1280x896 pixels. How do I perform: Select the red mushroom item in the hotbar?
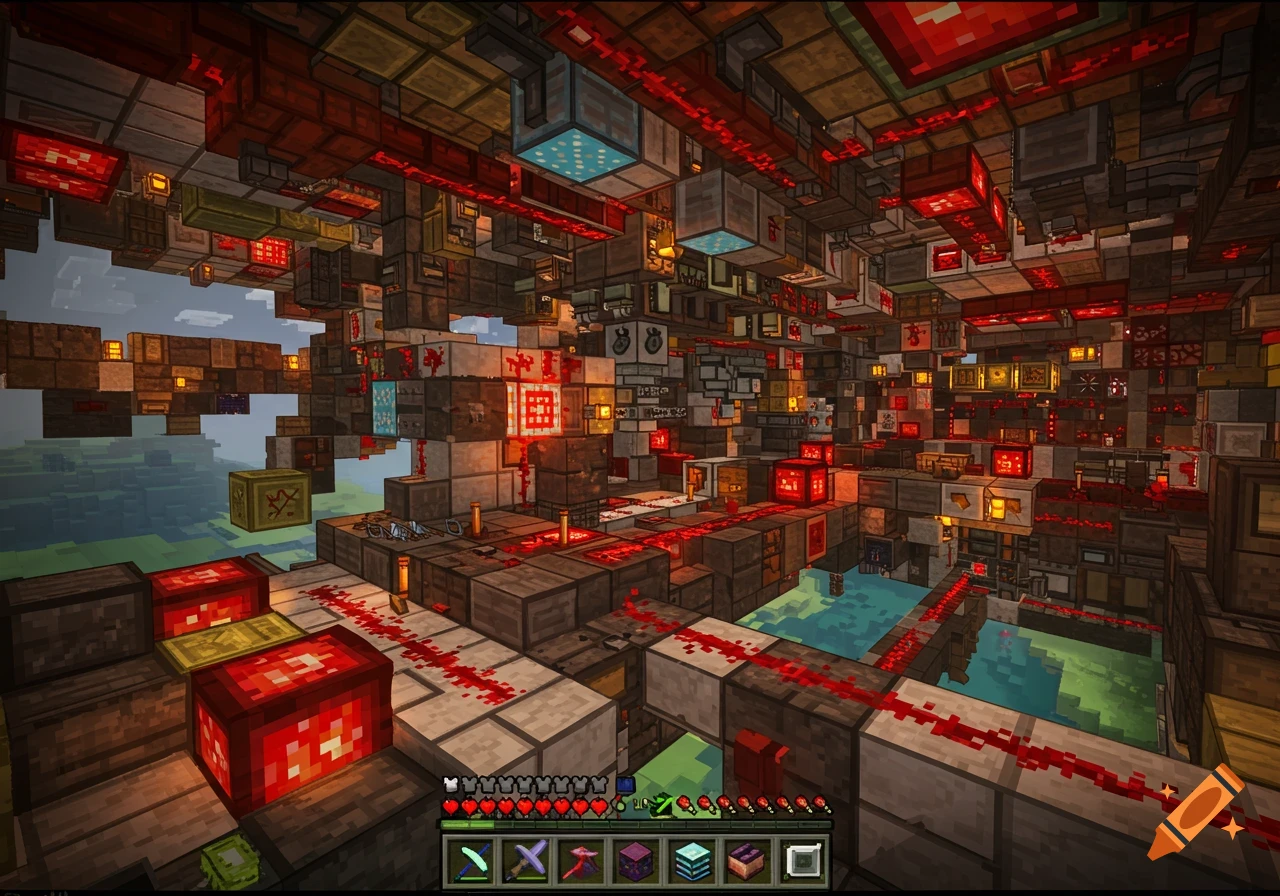pyautogui.click(x=581, y=859)
